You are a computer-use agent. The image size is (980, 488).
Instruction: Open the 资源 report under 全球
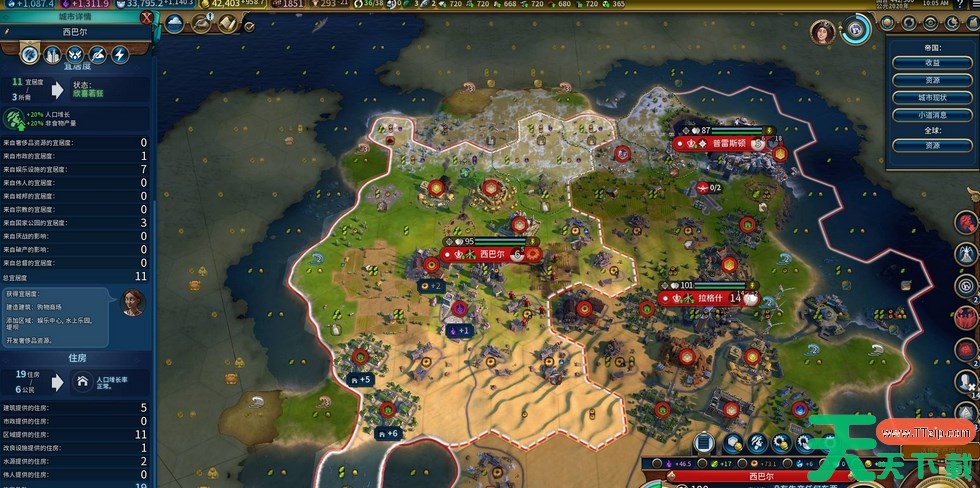[932, 146]
